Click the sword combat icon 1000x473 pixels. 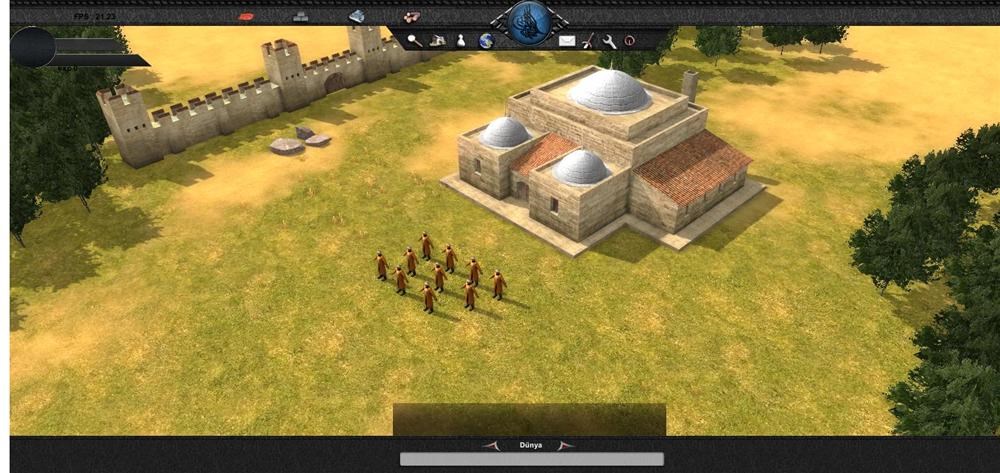point(589,41)
